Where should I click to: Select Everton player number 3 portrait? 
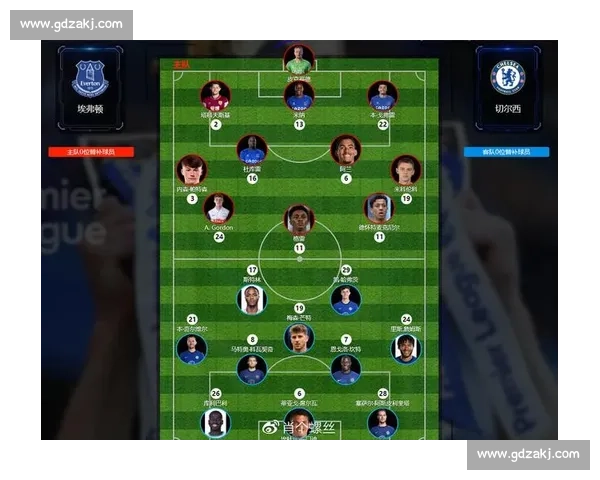click(192, 170)
